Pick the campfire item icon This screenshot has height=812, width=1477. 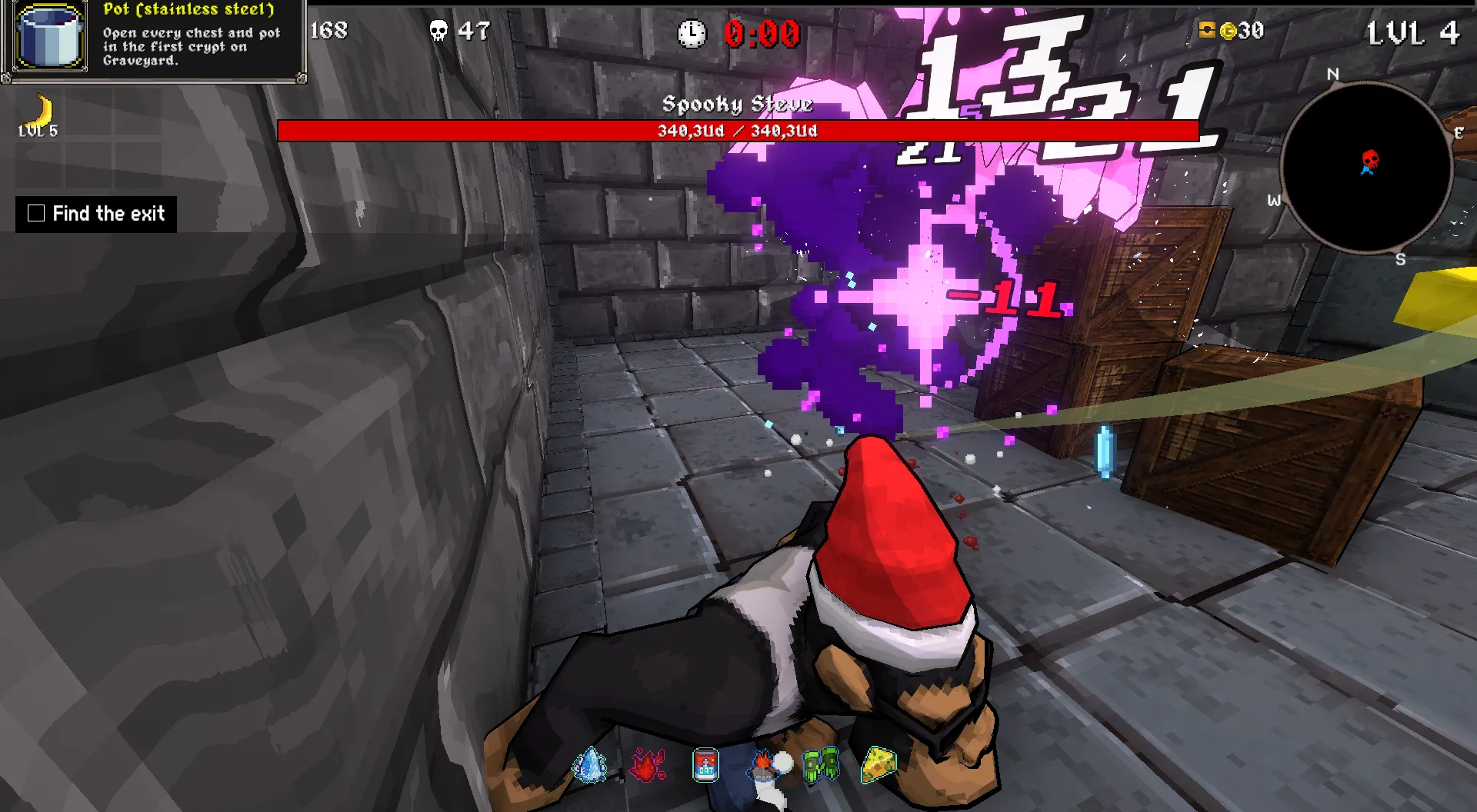point(764,765)
